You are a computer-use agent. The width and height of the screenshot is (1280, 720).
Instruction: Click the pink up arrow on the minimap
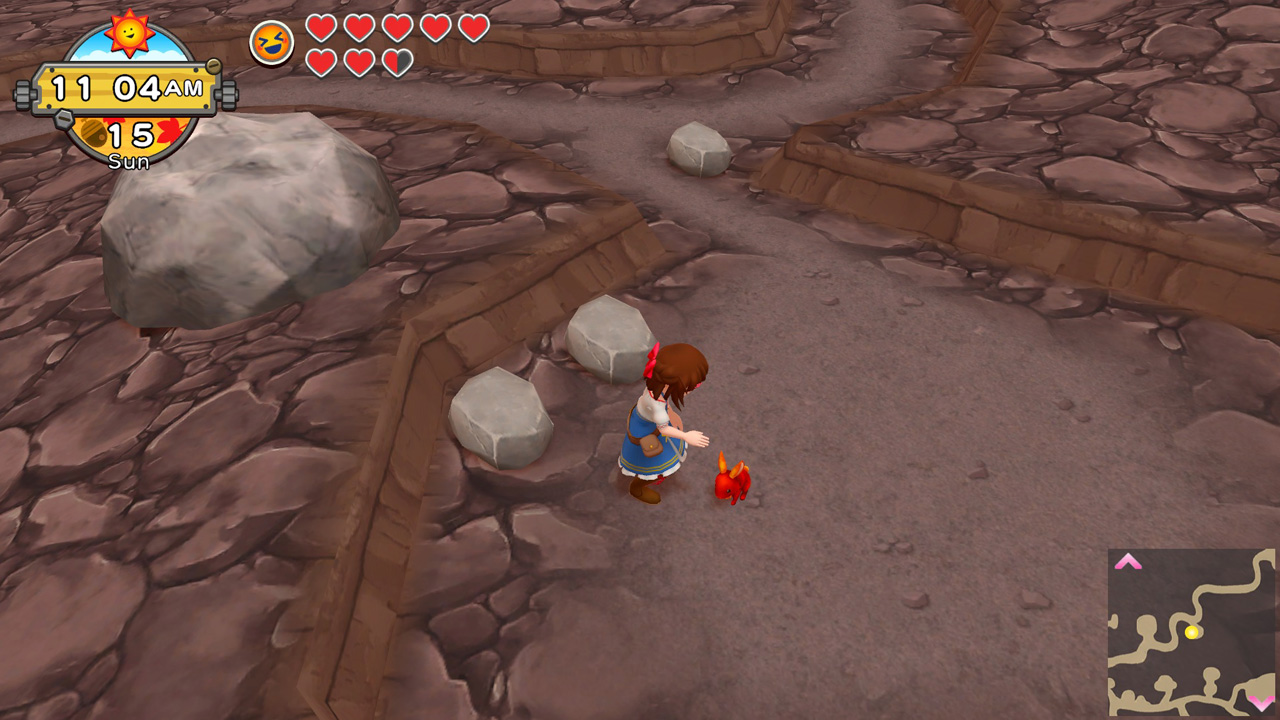point(1128,562)
